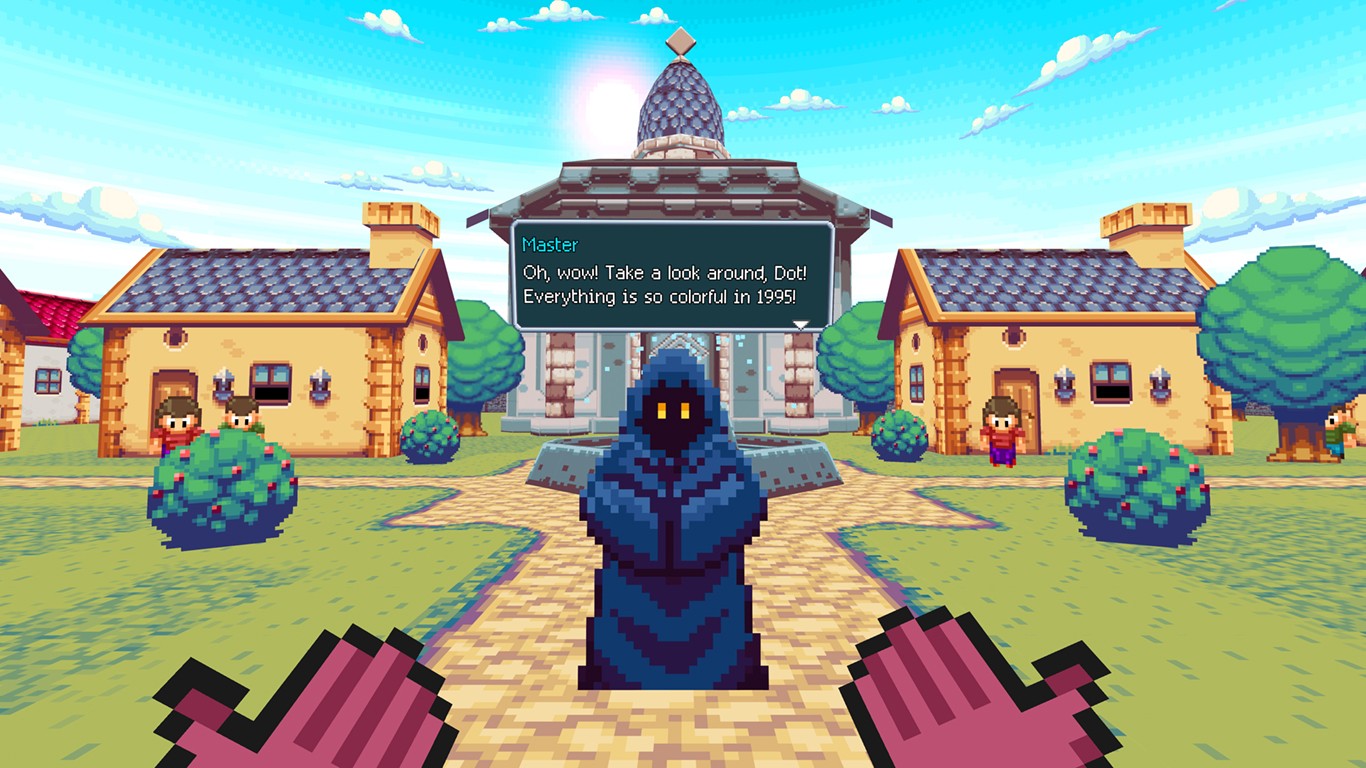Select the villager in purple pants on the right
Image resolution: width=1366 pixels, height=768 pixels.
point(1002,428)
